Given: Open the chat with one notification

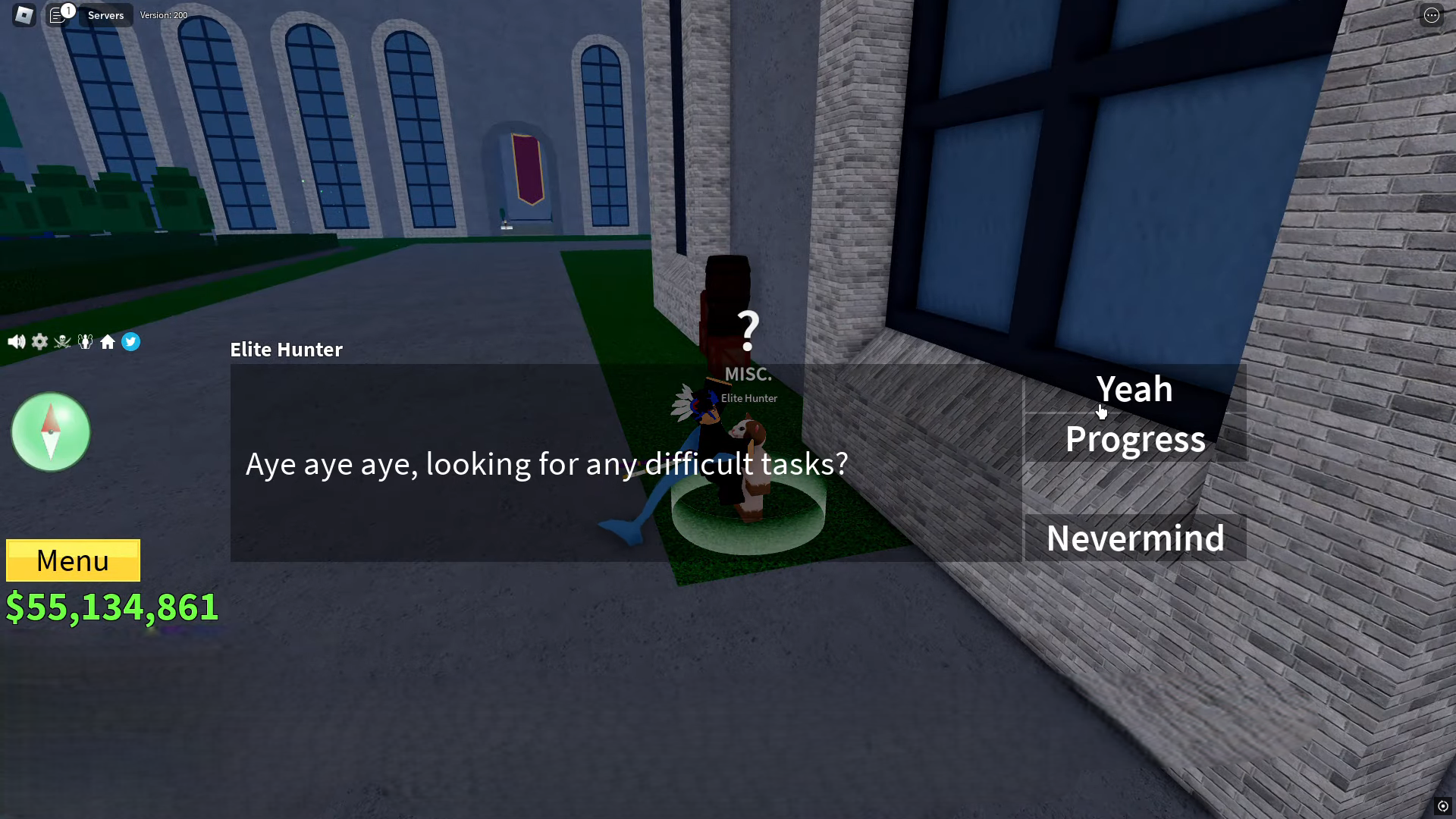Looking at the screenshot, I should pos(58,15).
